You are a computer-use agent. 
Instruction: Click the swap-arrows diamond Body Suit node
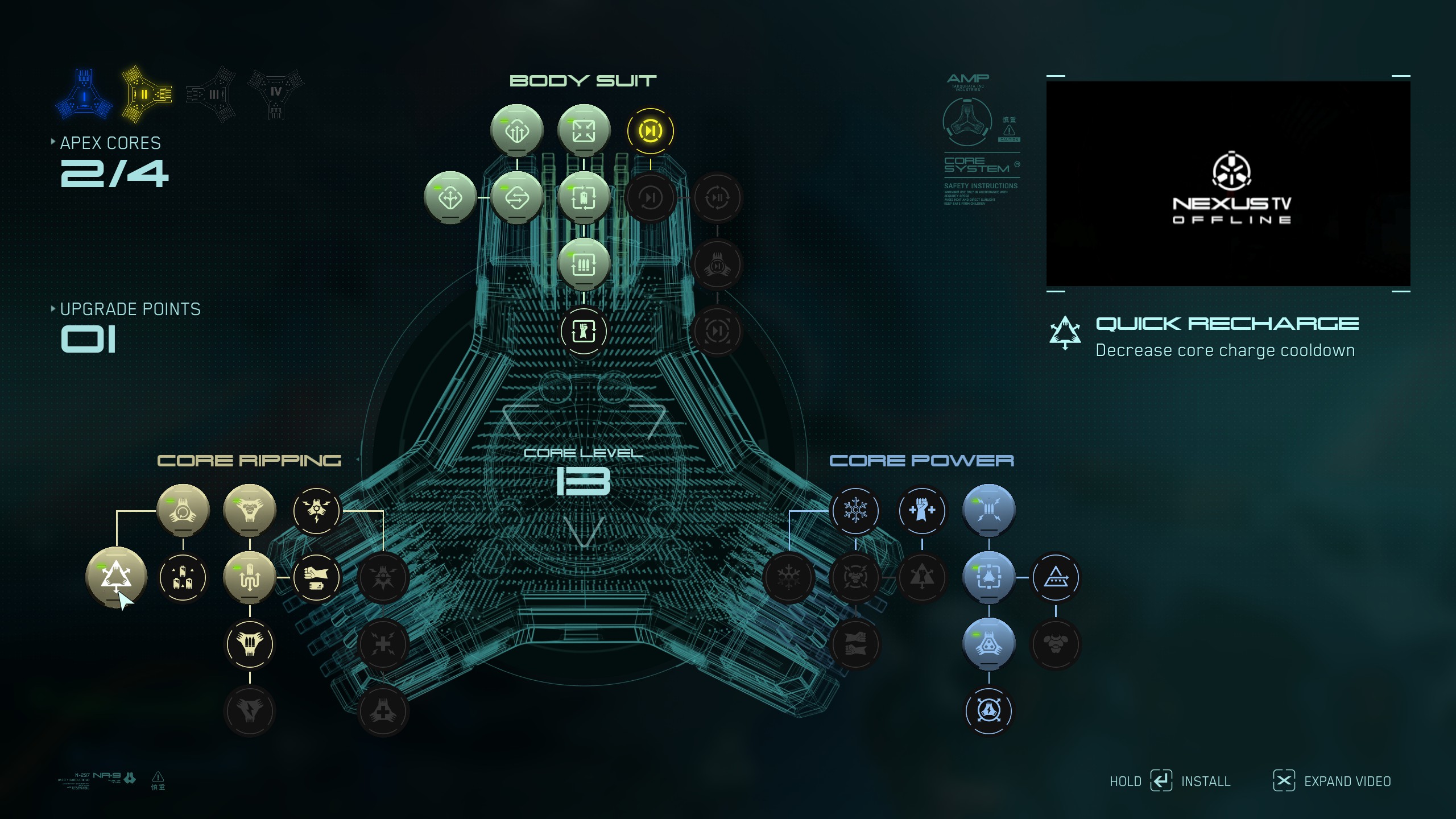(x=517, y=198)
